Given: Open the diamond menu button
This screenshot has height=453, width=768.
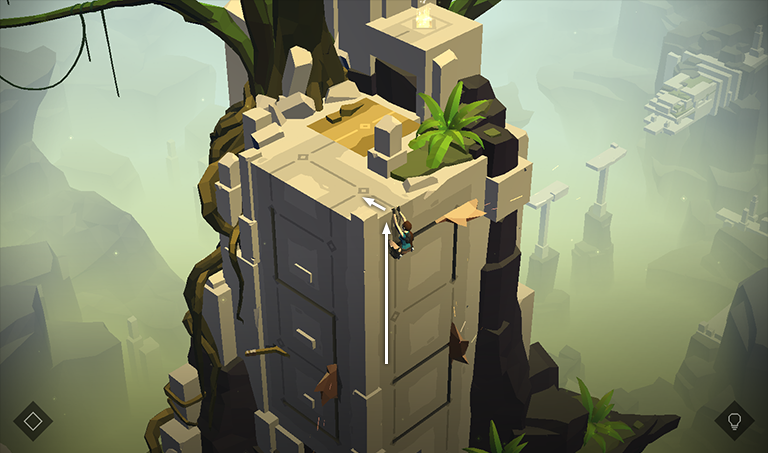Looking at the screenshot, I should click(x=33, y=420).
